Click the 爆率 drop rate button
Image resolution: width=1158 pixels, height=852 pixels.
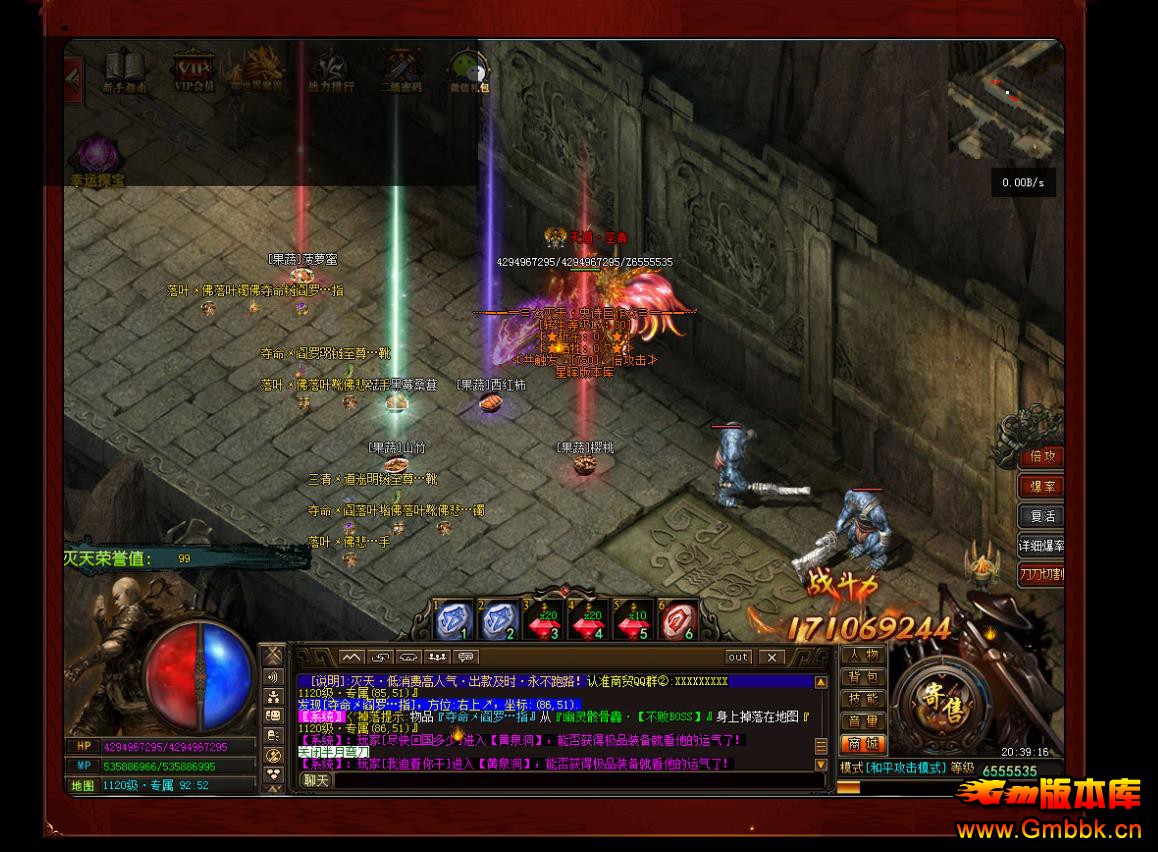pyautogui.click(x=1042, y=486)
